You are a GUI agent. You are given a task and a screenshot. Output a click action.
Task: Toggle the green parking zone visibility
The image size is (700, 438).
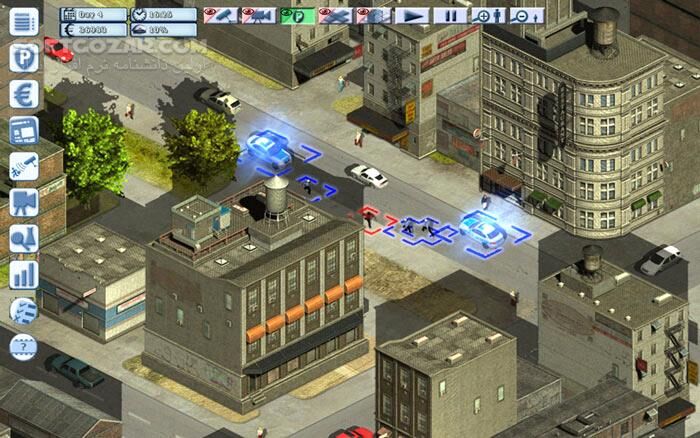(x=297, y=16)
